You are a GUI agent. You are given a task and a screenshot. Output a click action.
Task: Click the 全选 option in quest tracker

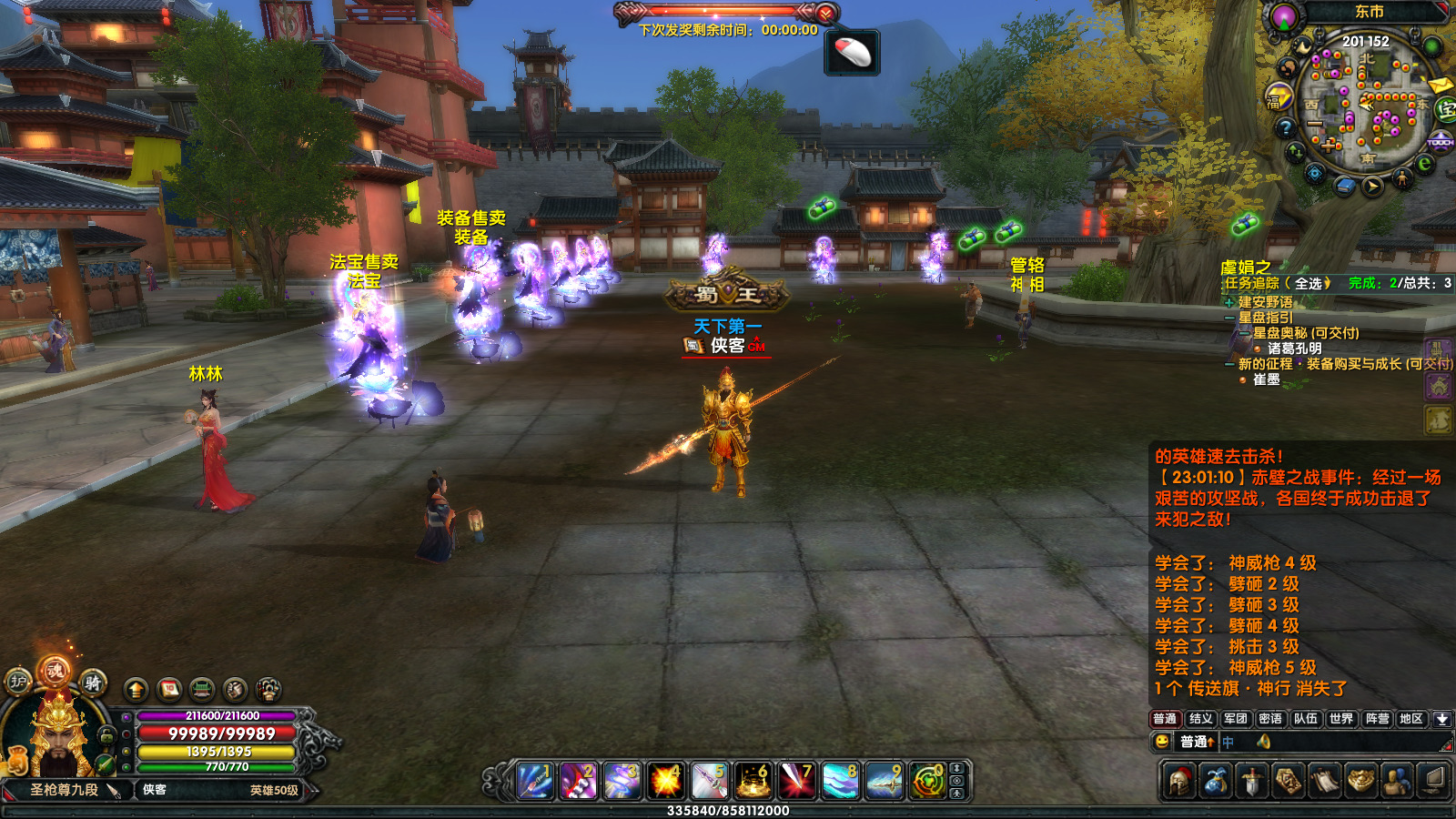(1308, 284)
